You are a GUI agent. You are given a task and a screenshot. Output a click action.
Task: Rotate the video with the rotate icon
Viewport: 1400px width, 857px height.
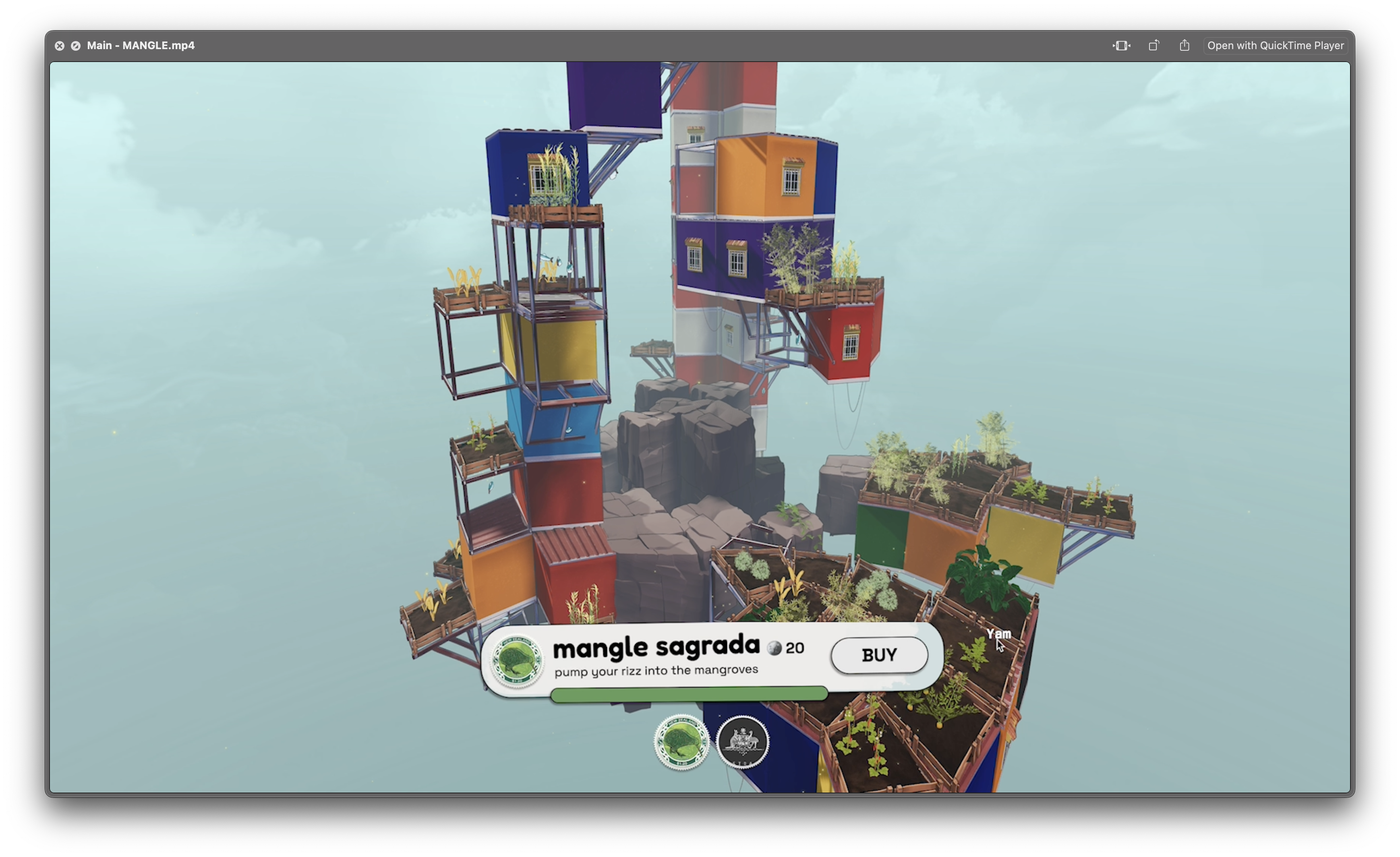coord(1153,46)
